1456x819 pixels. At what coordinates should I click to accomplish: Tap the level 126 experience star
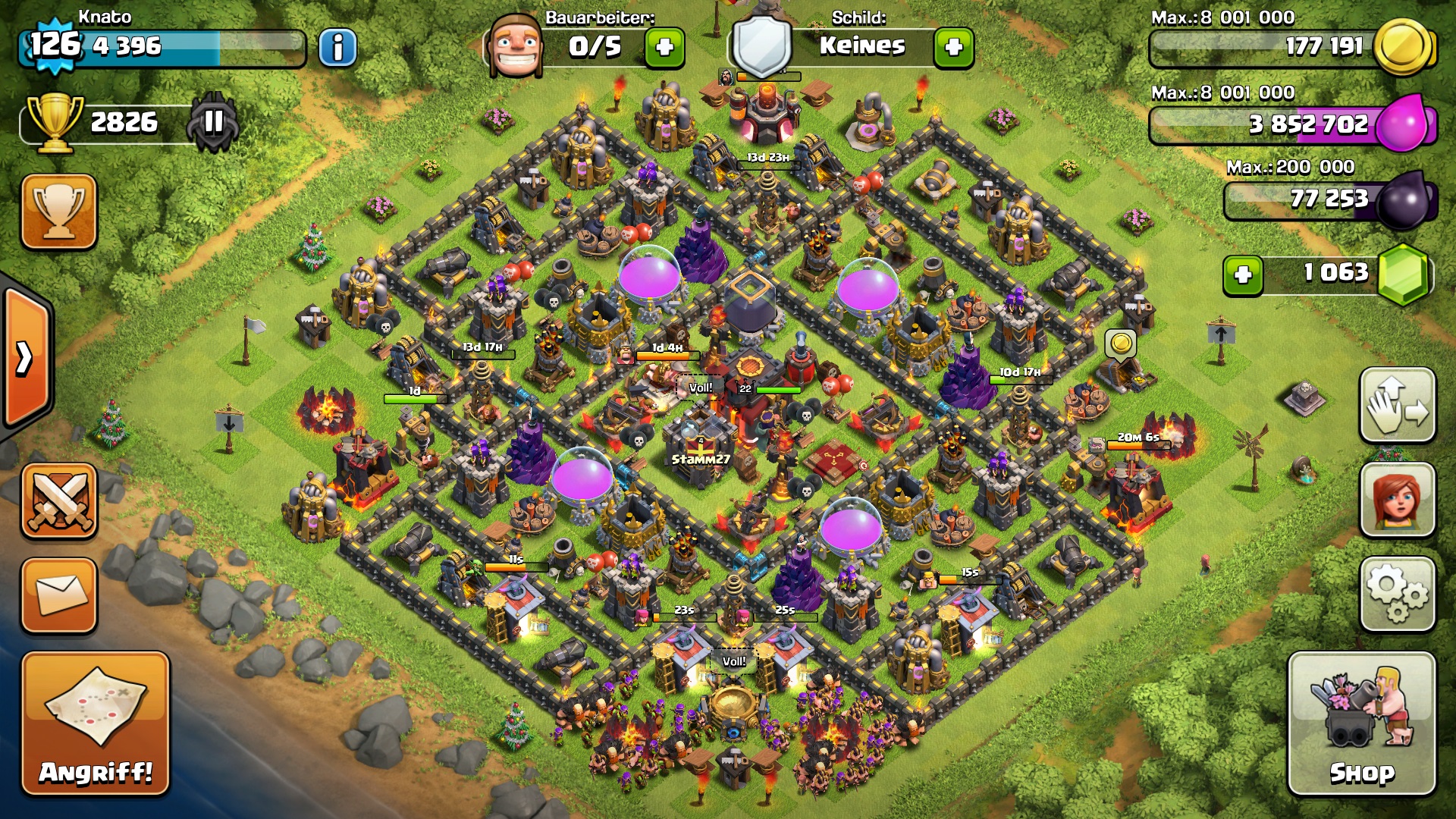pos(55,45)
